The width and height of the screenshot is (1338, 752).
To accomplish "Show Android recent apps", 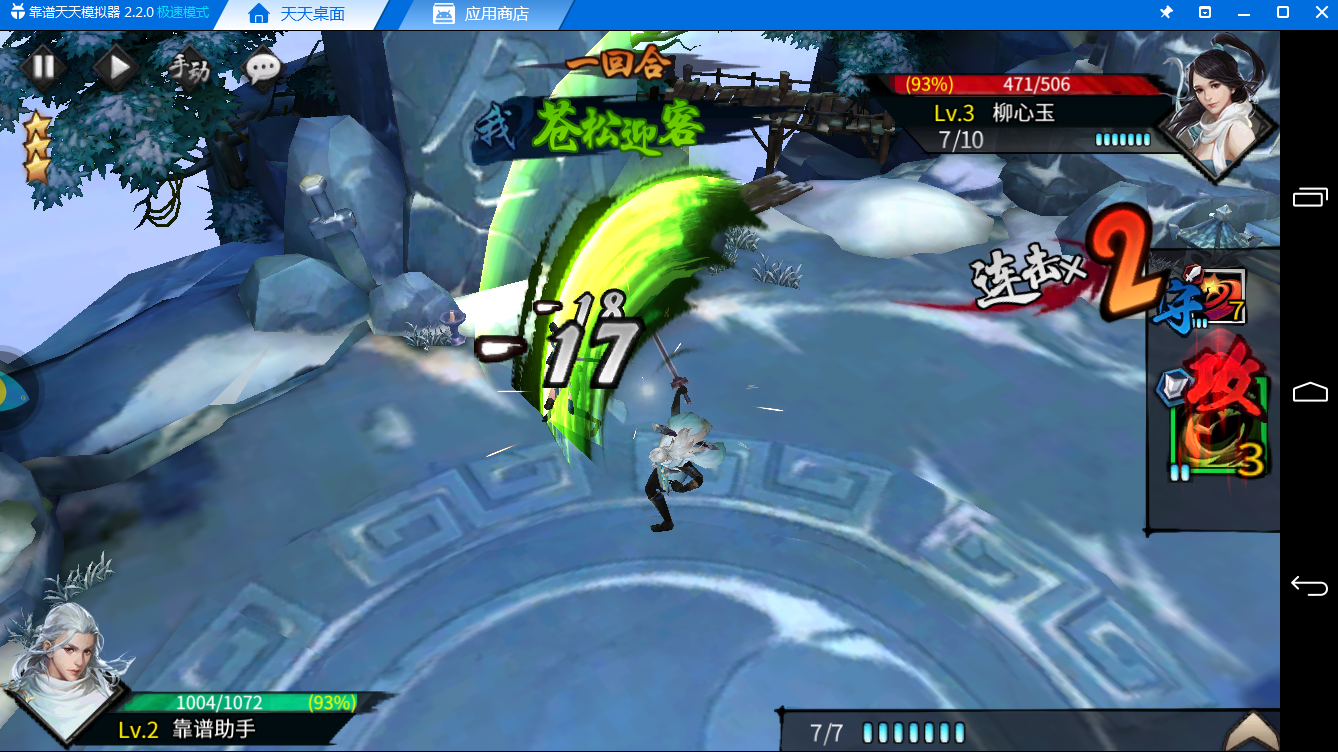I will [x=1309, y=197].
